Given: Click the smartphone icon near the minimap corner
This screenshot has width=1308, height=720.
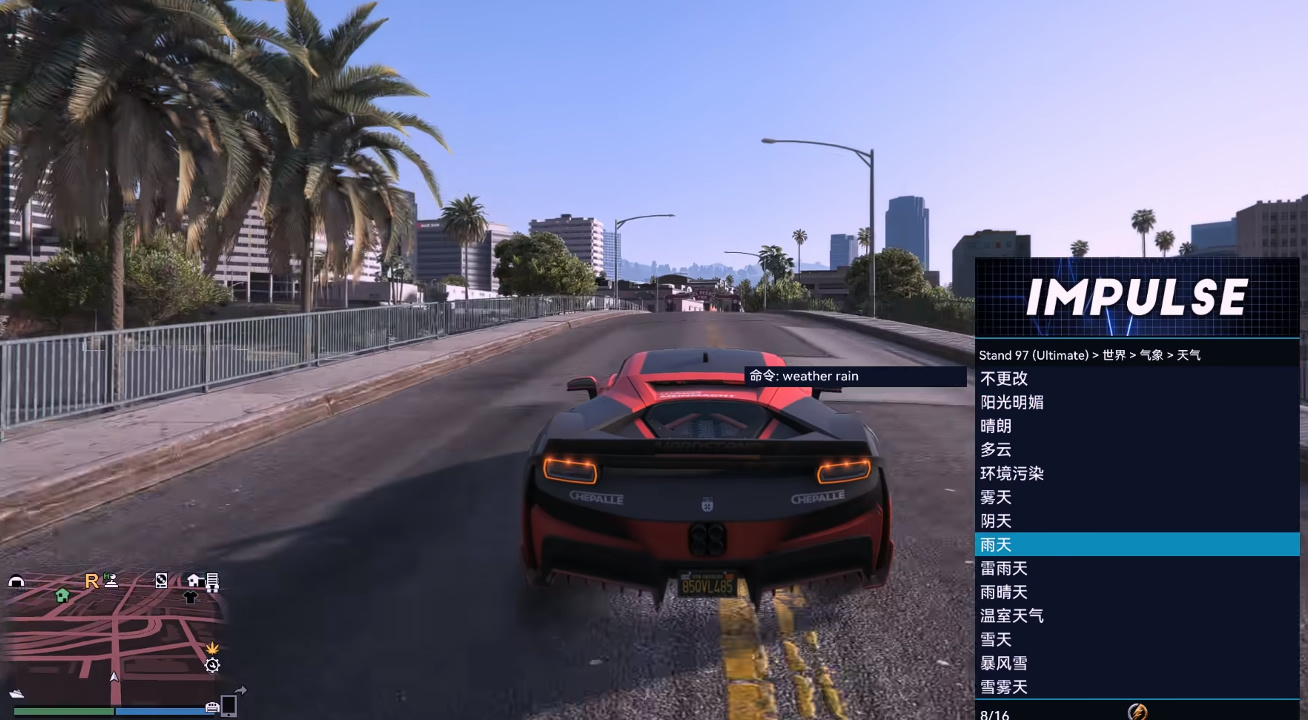Looking at the screenshot, I should (227, 708).
